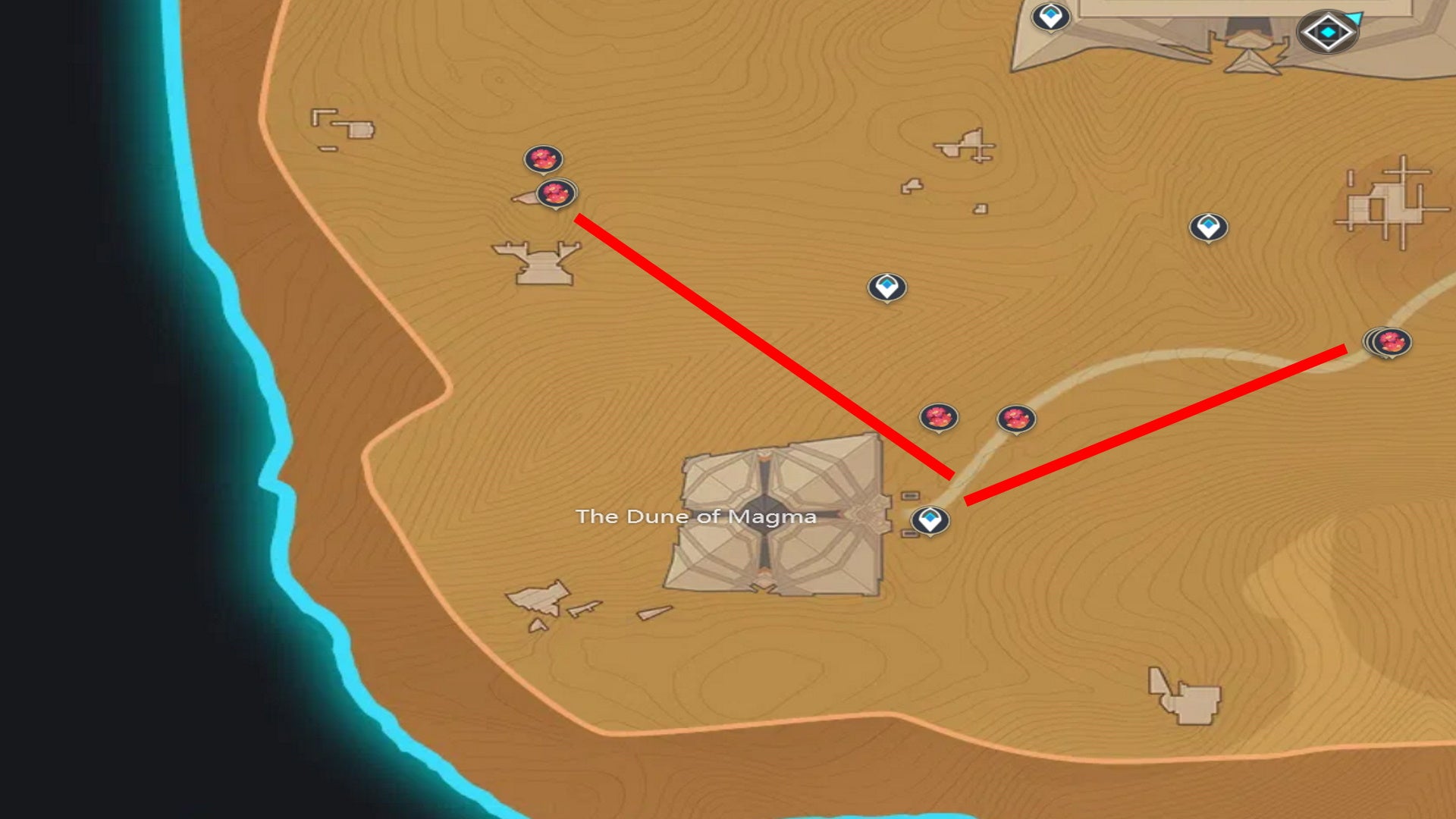Image resolution: width=1456 pixels, height=819 pixels.
Task: Select the left resource marker above the path
Action: point(938,417)
